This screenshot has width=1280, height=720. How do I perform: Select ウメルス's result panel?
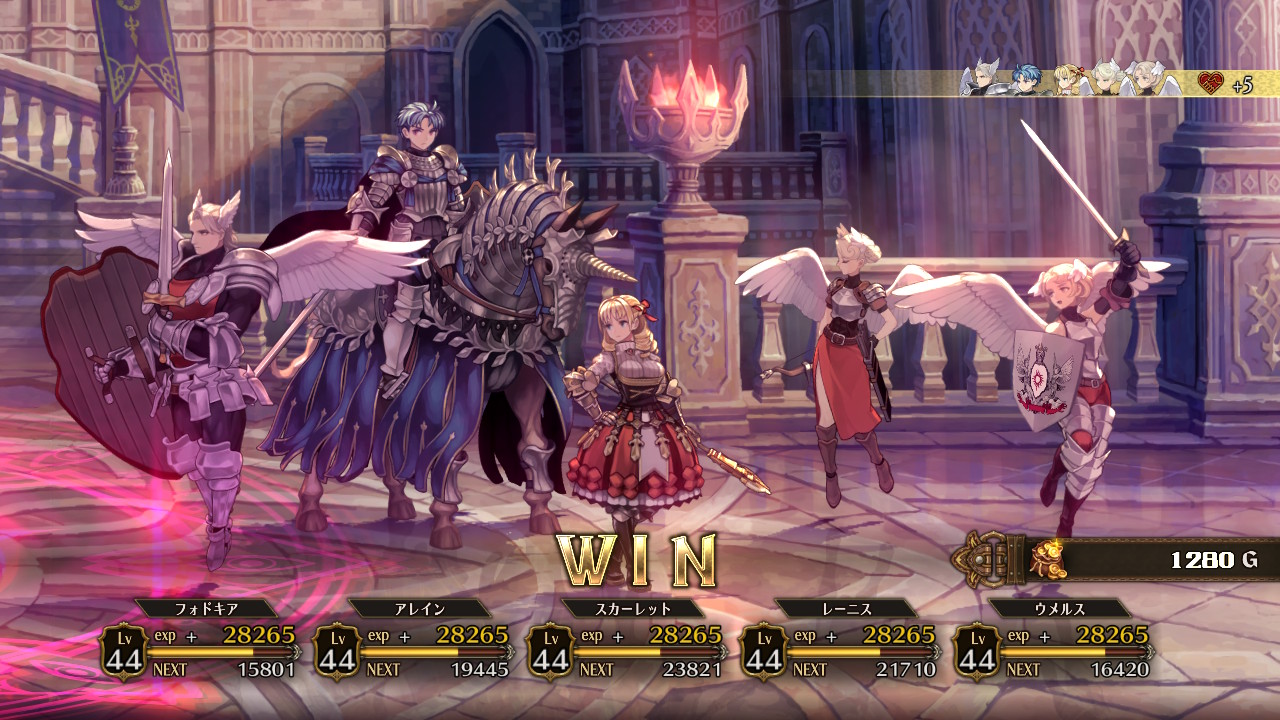coord(1053,642)
